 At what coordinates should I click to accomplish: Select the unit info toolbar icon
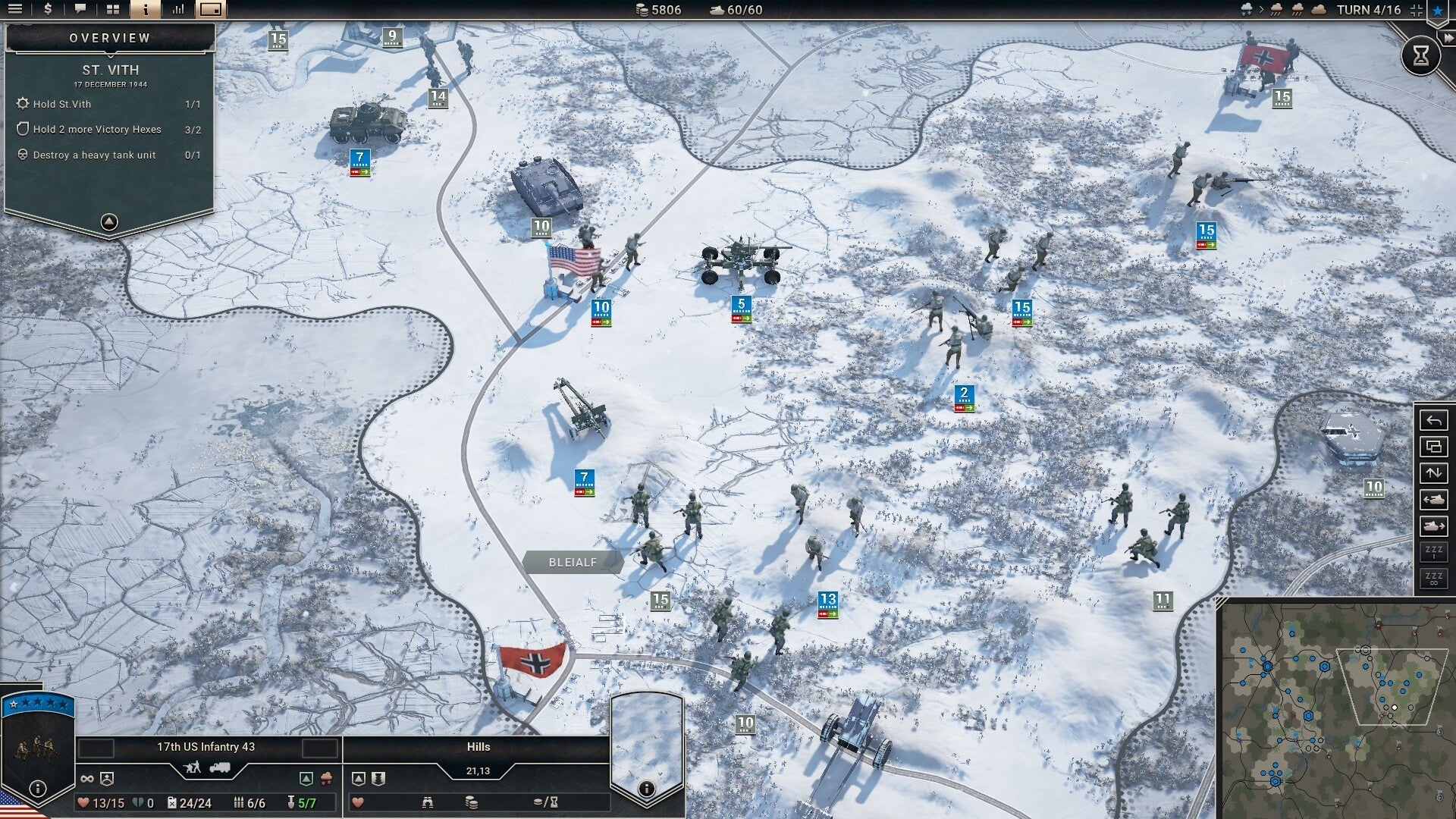(146, 10)
